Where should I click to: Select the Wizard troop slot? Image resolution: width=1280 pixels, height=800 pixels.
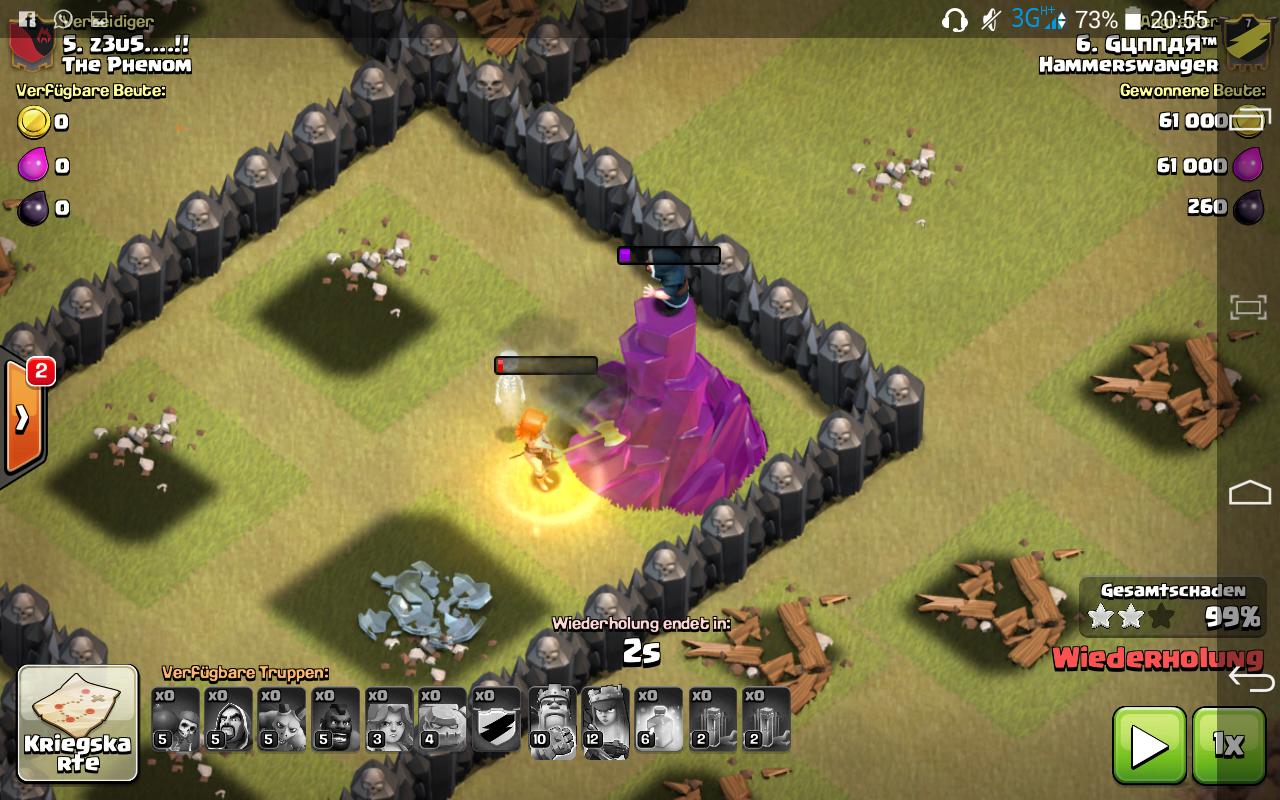coord(229,719)
